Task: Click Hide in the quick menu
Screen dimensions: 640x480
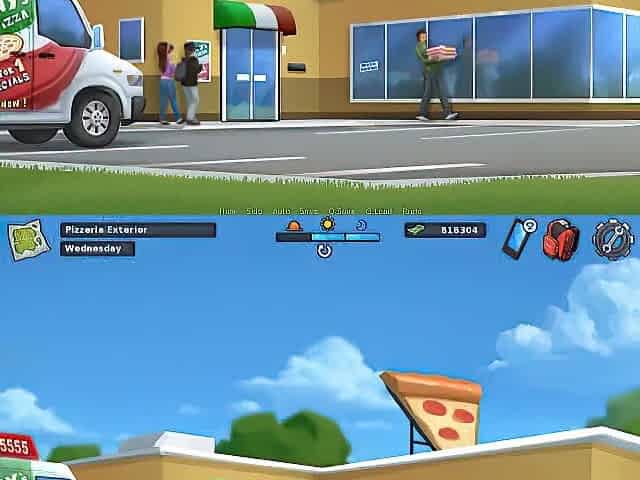Action: point(229,211)
